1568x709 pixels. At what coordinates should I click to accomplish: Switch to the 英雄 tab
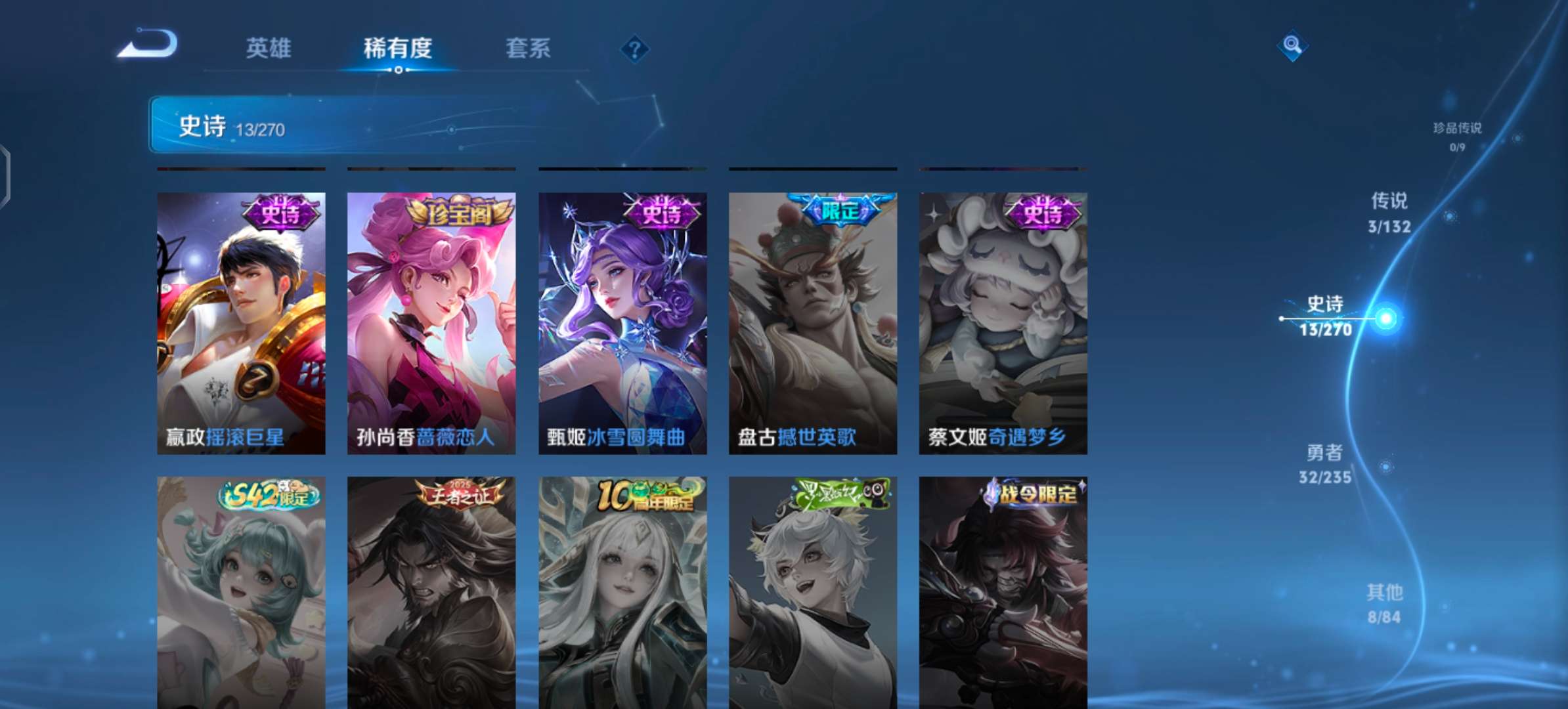pyautogui.click(x=269, y=48)
